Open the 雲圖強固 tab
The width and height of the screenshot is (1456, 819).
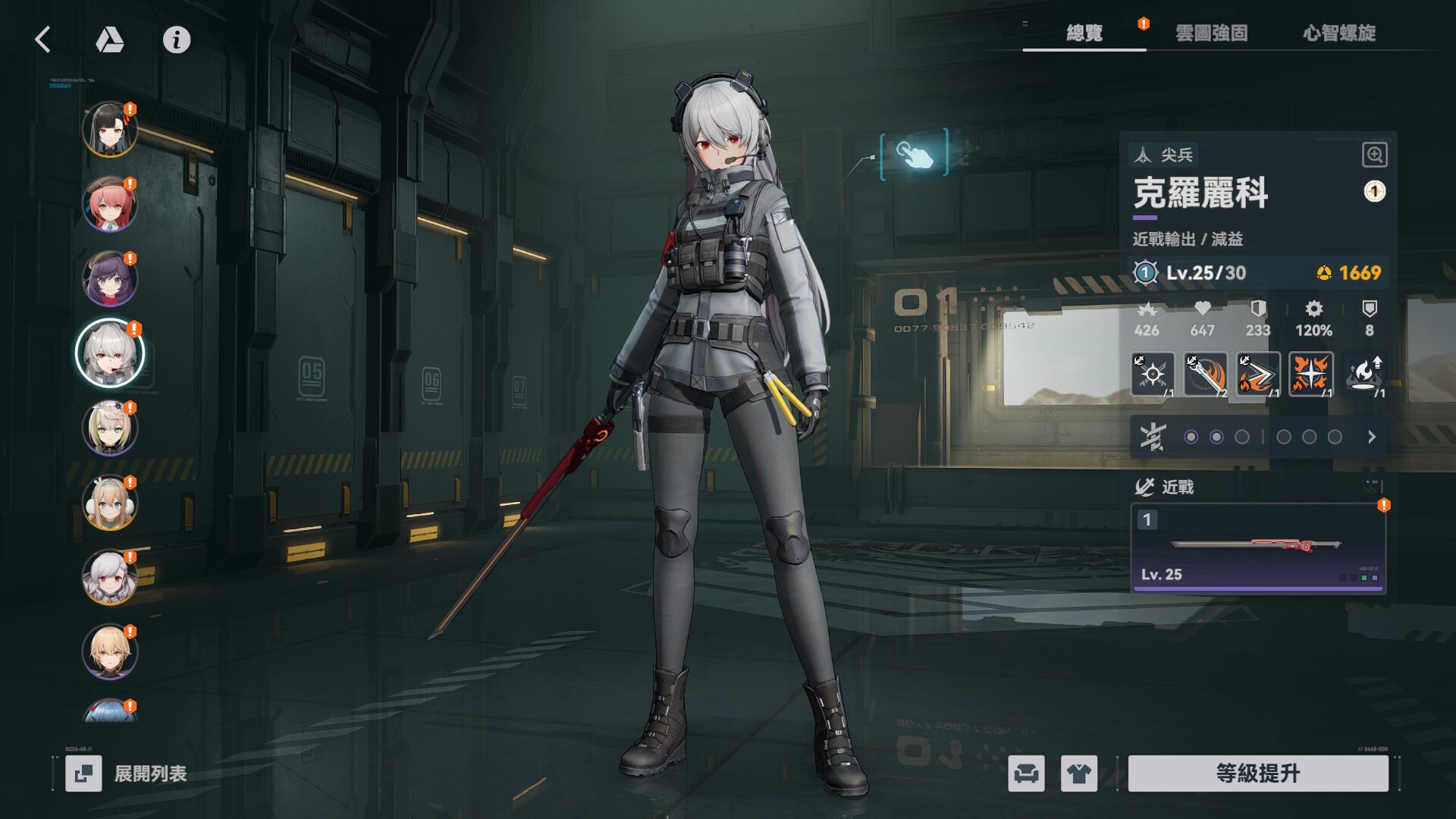tap(1211, 33)
